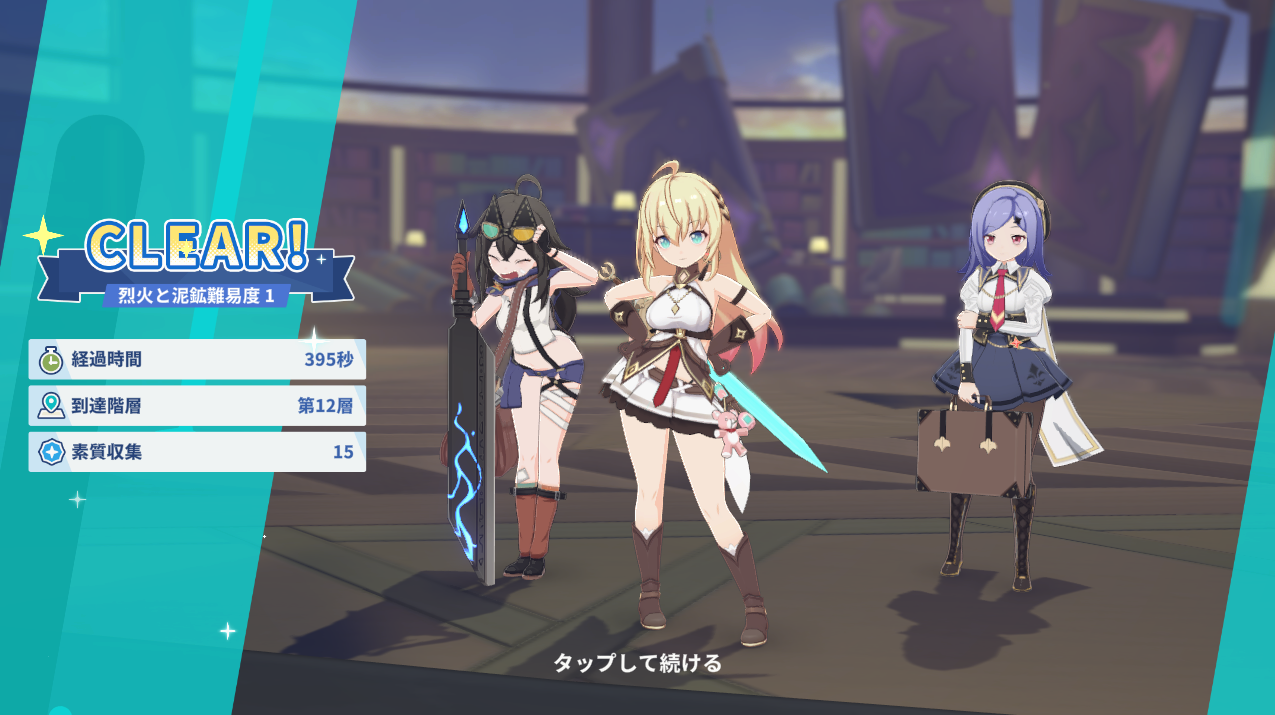Tap the タップして続ける continue prompt
1275x715 pixels.
[637, 663]
